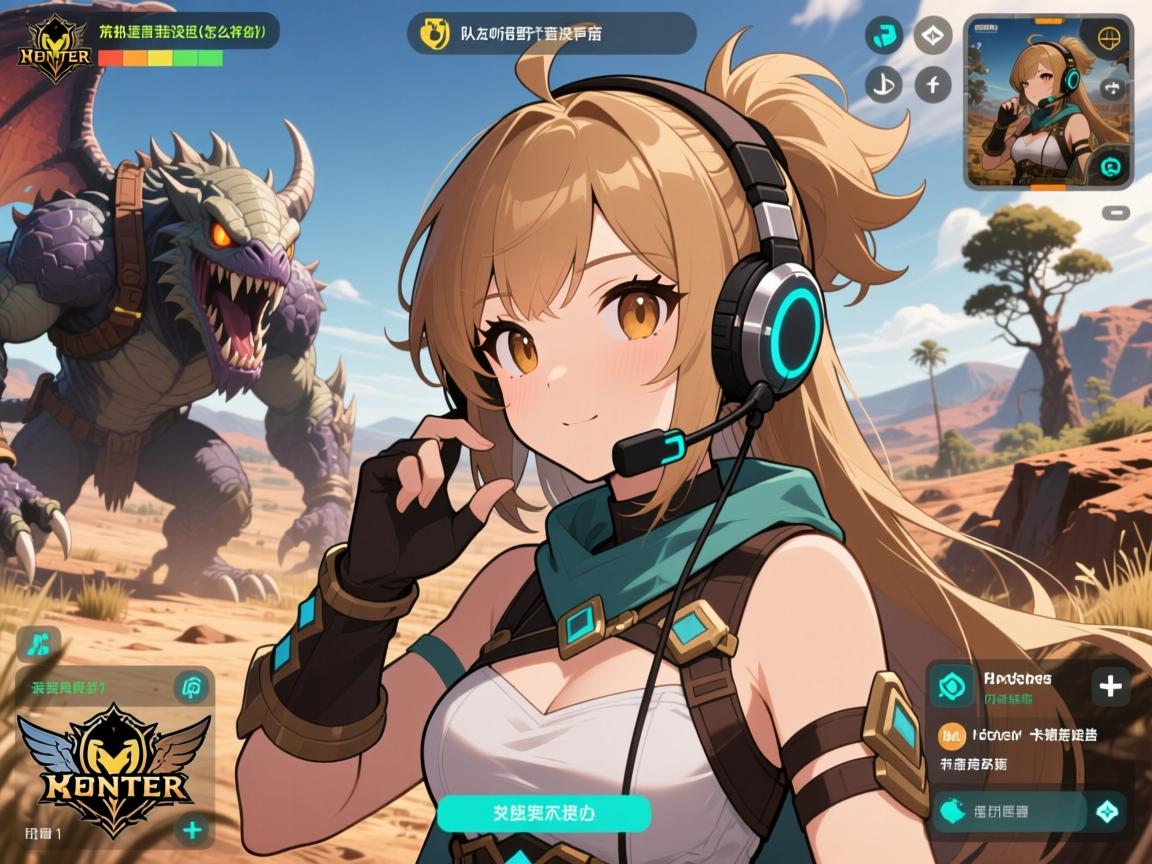Click the cyan plus on Konter card
The height and width of the screenshot is (864, 1152).
tap(191, 830)
